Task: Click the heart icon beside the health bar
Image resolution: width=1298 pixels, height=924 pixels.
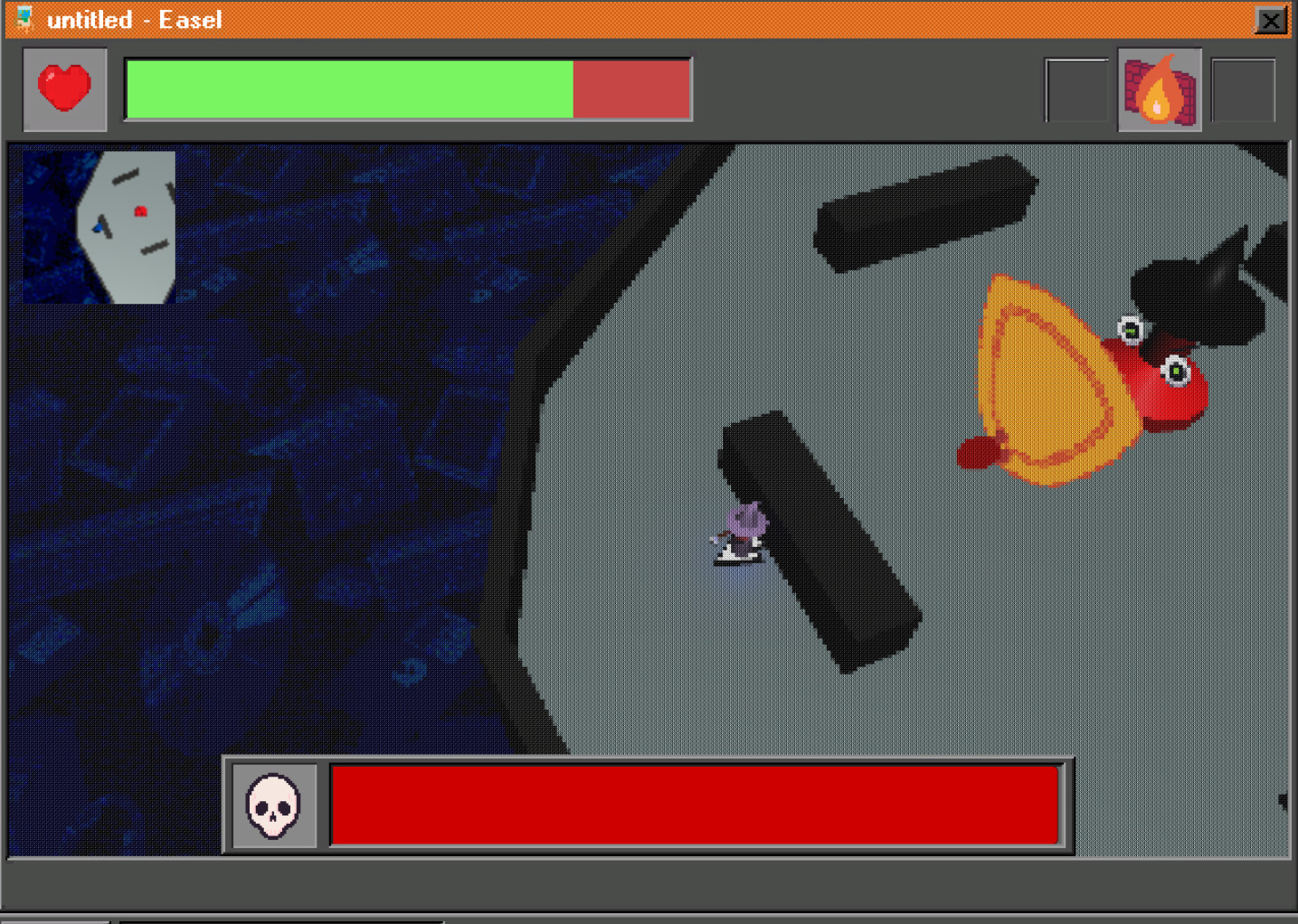Action: coord(63,86)
